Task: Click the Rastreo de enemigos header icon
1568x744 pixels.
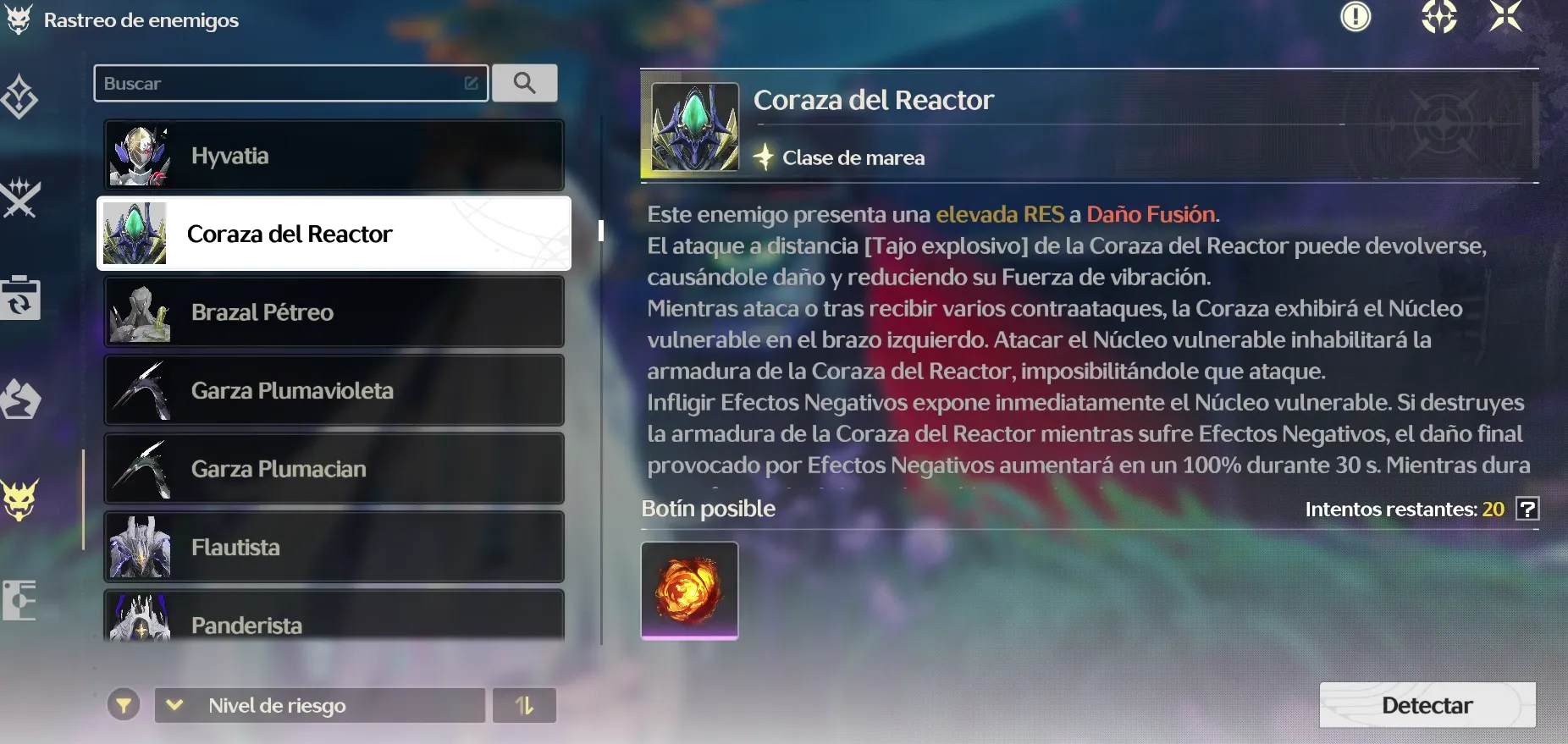Action: pyautogui.click(x=18, y=19)
